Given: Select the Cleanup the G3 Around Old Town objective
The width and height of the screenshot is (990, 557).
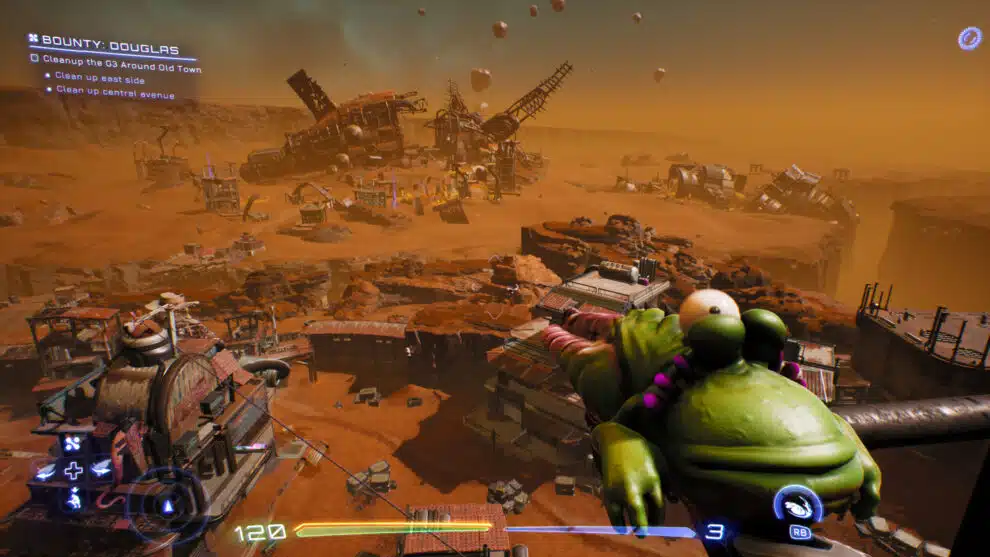Looking at the screenshot, I should (x=122, y=59).
